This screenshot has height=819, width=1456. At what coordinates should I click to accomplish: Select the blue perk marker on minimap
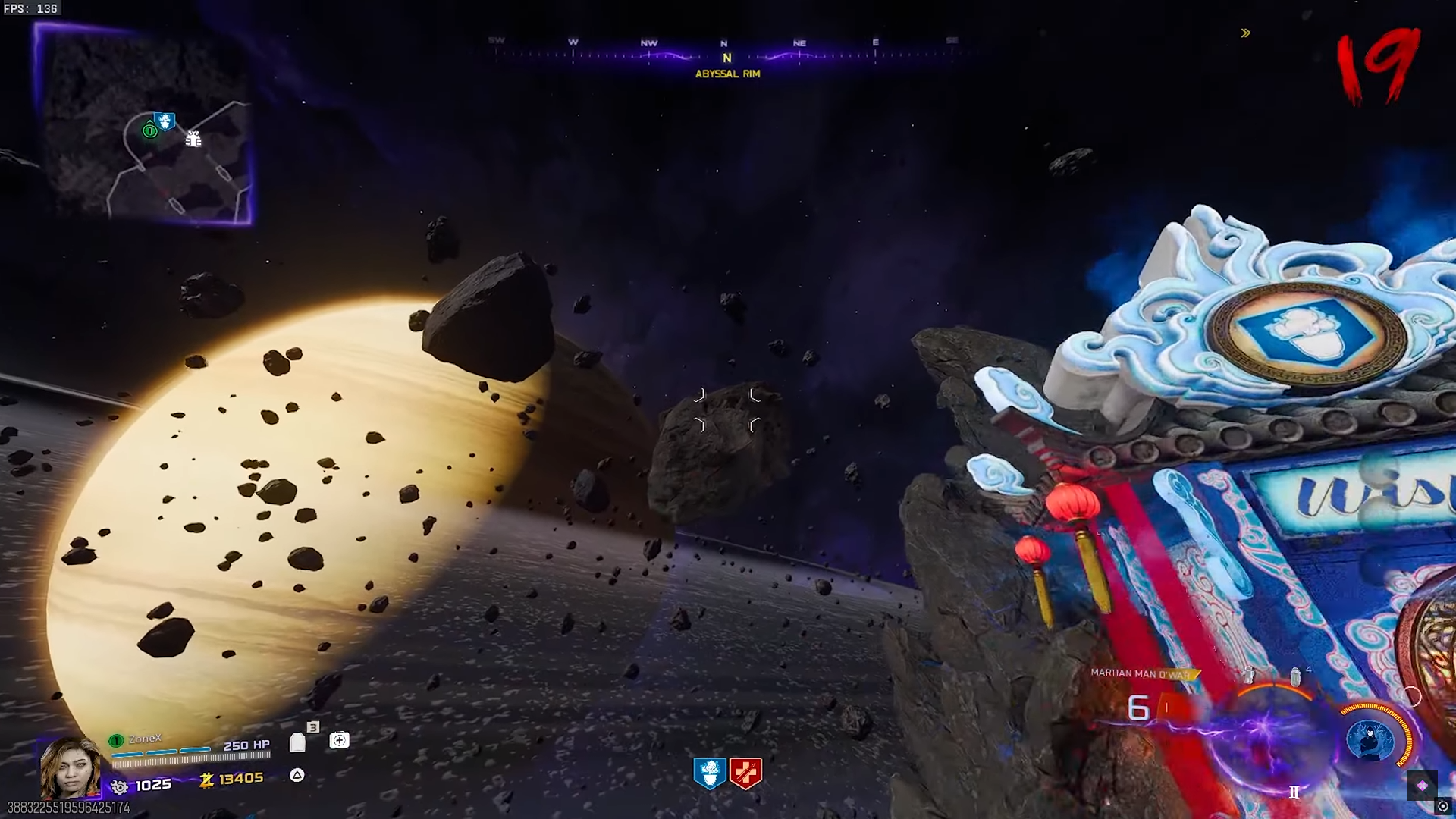coord(165,121)
